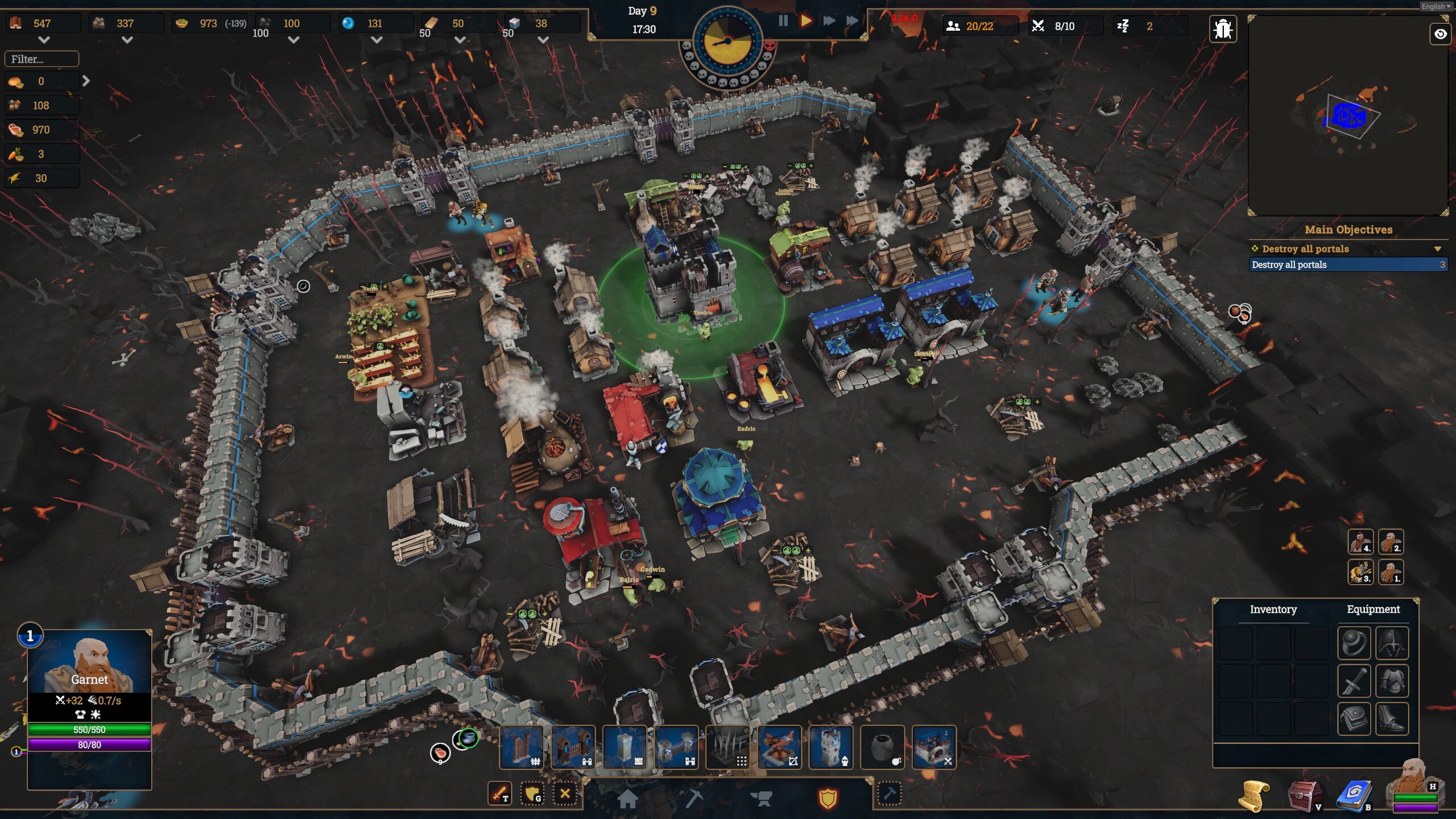Select the spike trap build option
Image resolution: width=1456 pixels, height=819 pixels.
pyautogui.click(x=728, y=747)
